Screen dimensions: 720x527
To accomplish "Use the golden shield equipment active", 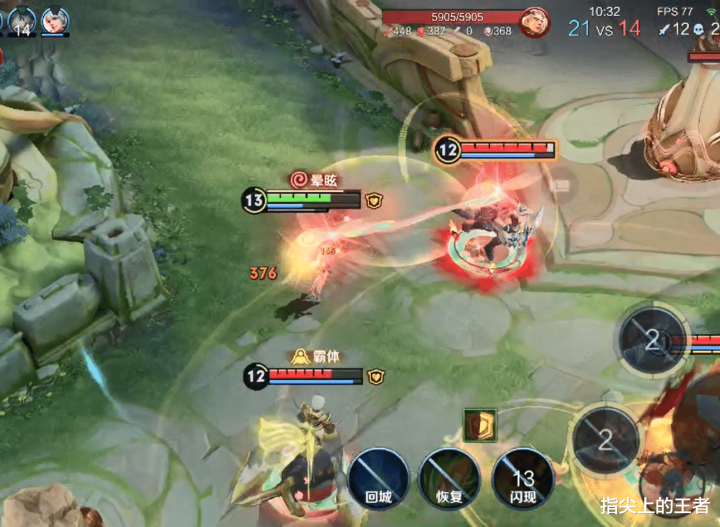I will click(x=480, y=424).
